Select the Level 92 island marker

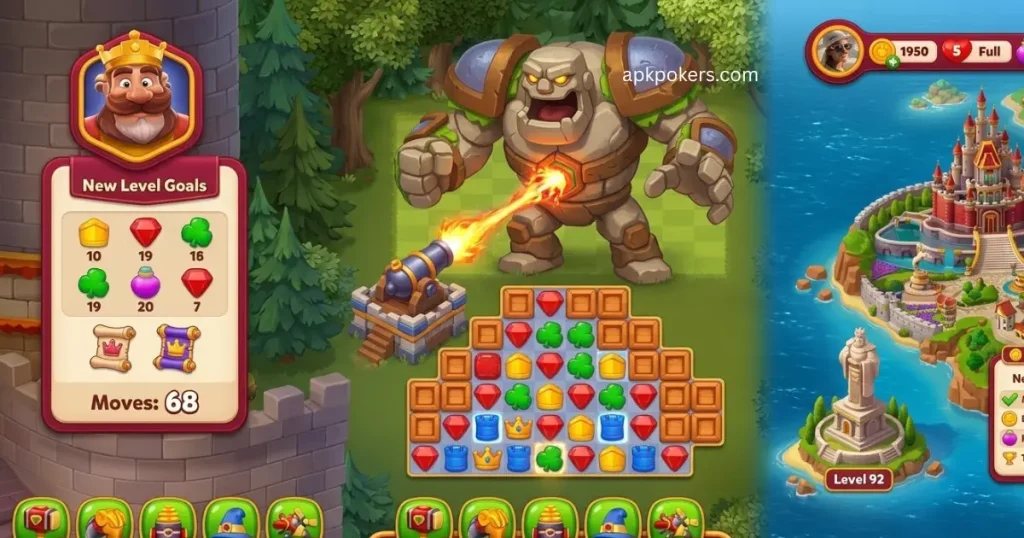tap(859, 479)
